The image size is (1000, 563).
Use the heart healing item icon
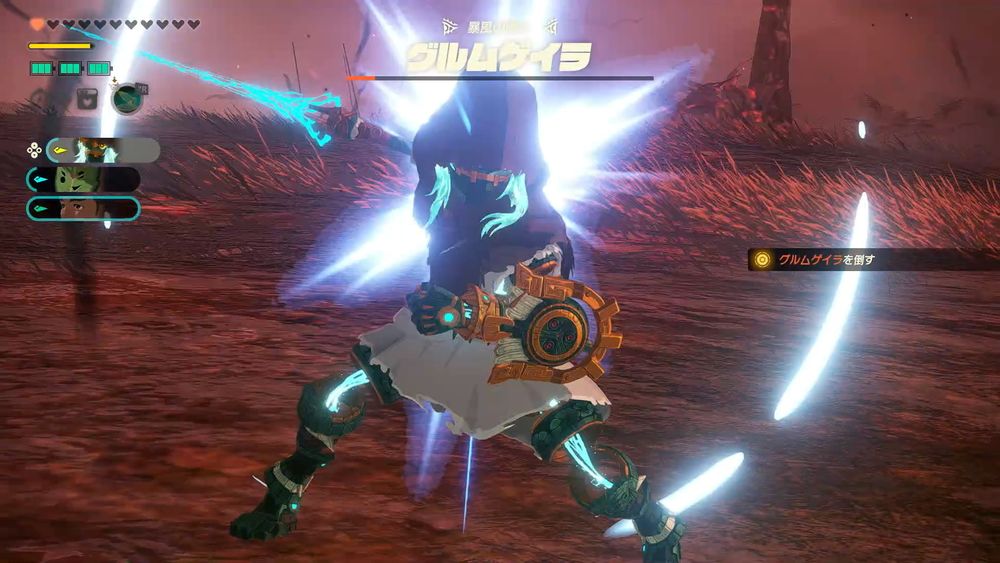point(86,99)
